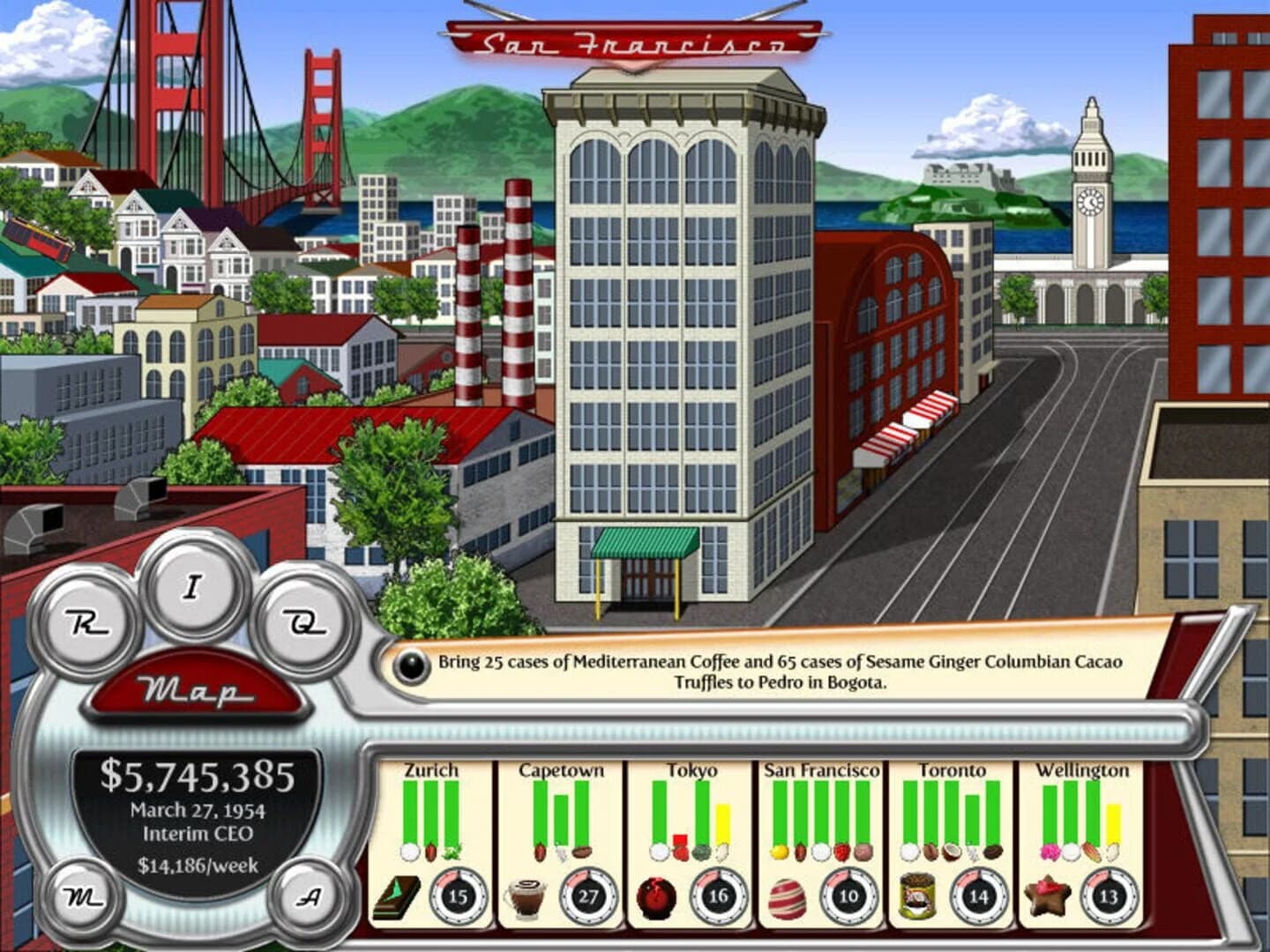Click the Q quest log button
Viewport: 1270px width, 952px height.
click(x=306, y=625)
